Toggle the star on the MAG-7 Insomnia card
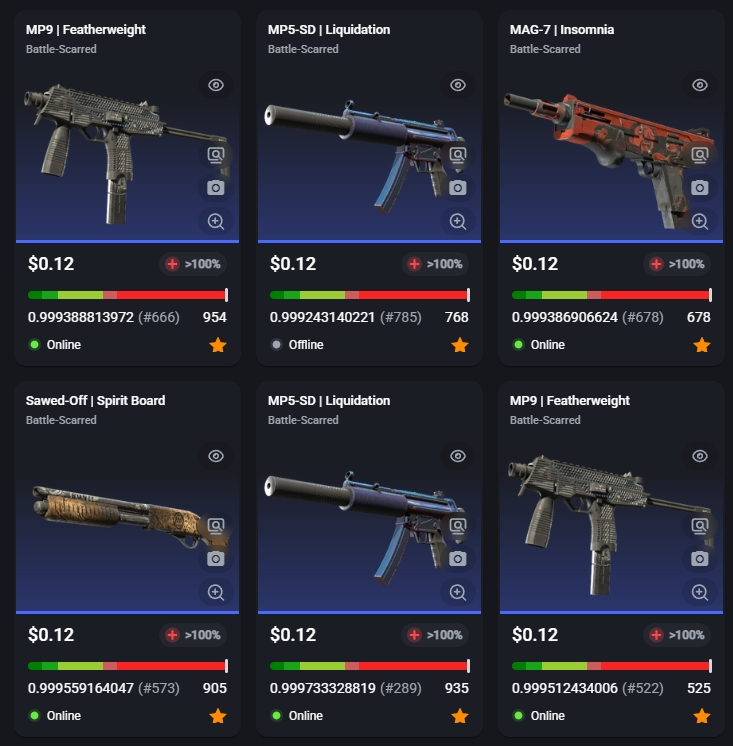Viewport: 733px width, 746px height. (x=702, y=345)
